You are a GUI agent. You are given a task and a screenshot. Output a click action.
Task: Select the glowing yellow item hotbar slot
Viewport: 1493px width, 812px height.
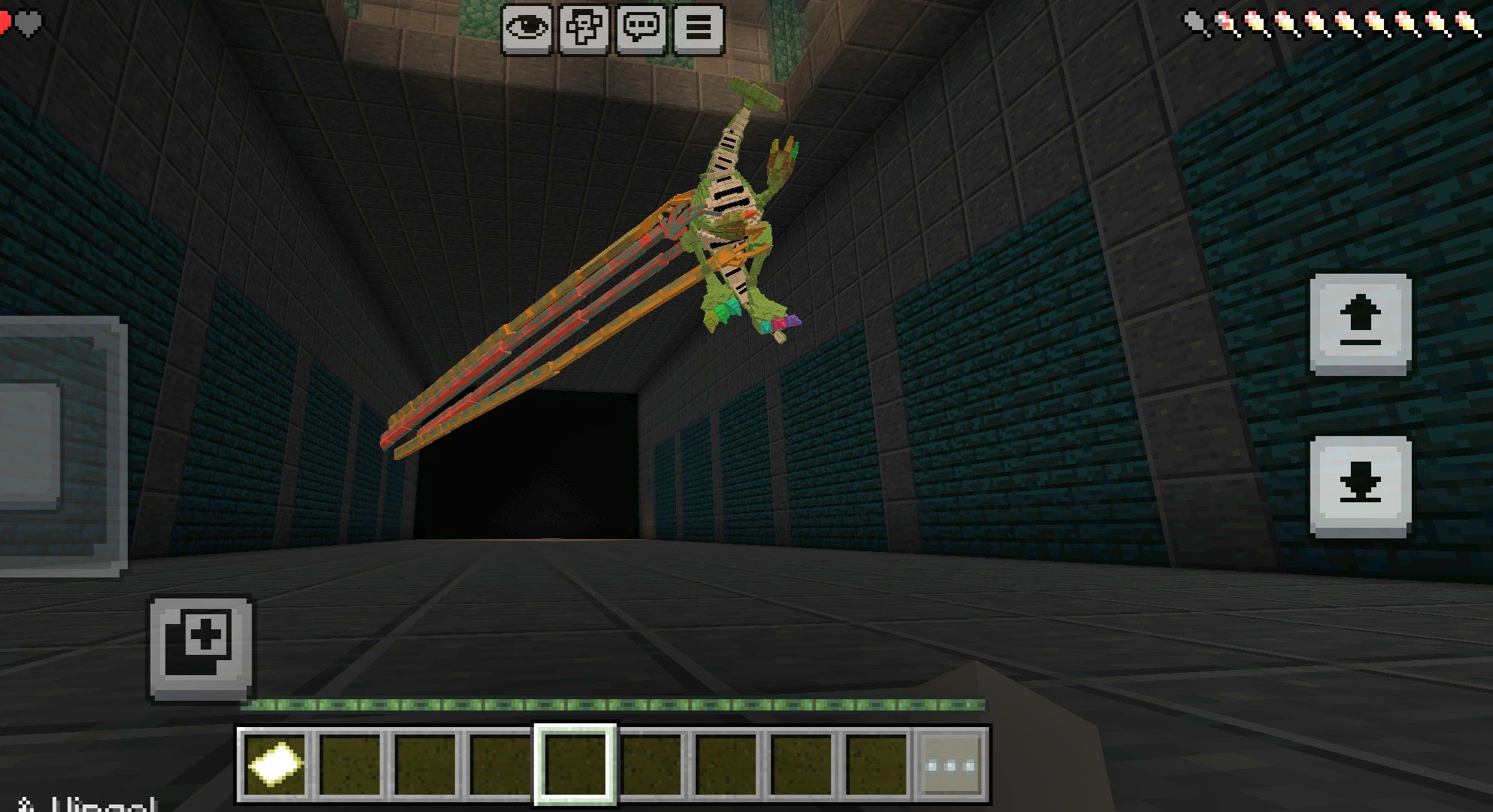(275, 765)
